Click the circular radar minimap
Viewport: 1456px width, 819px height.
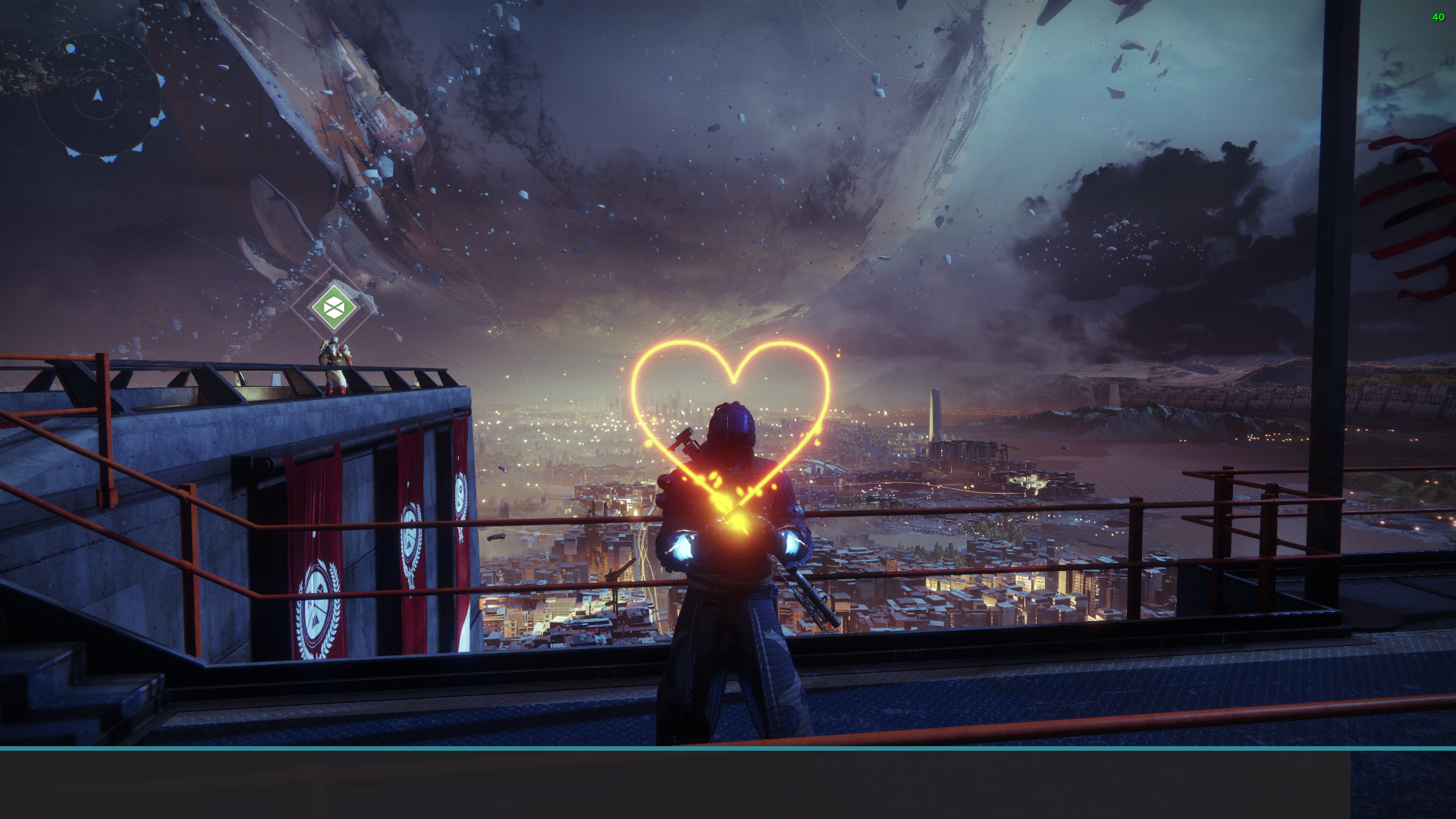(99, 96)
